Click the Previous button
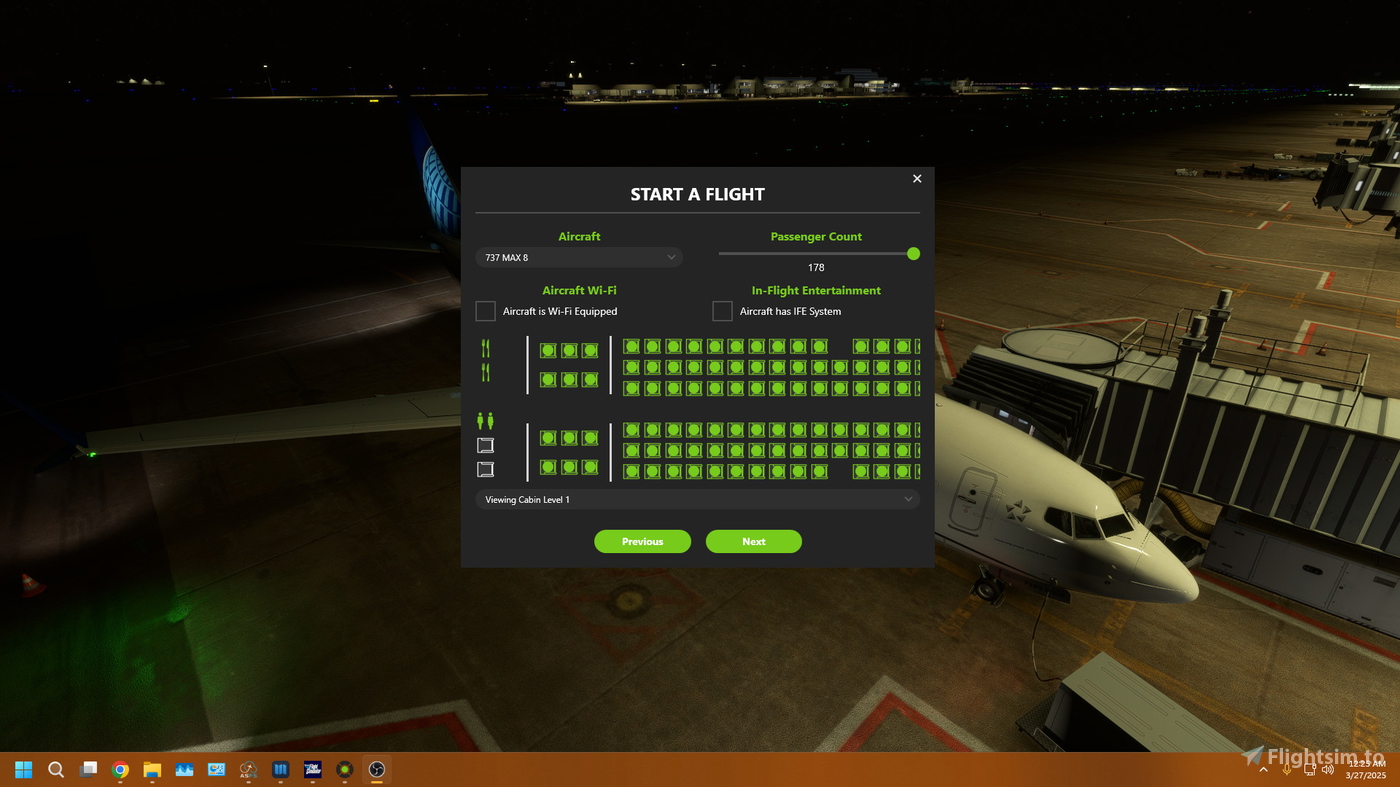 click(x=642, y=541)
